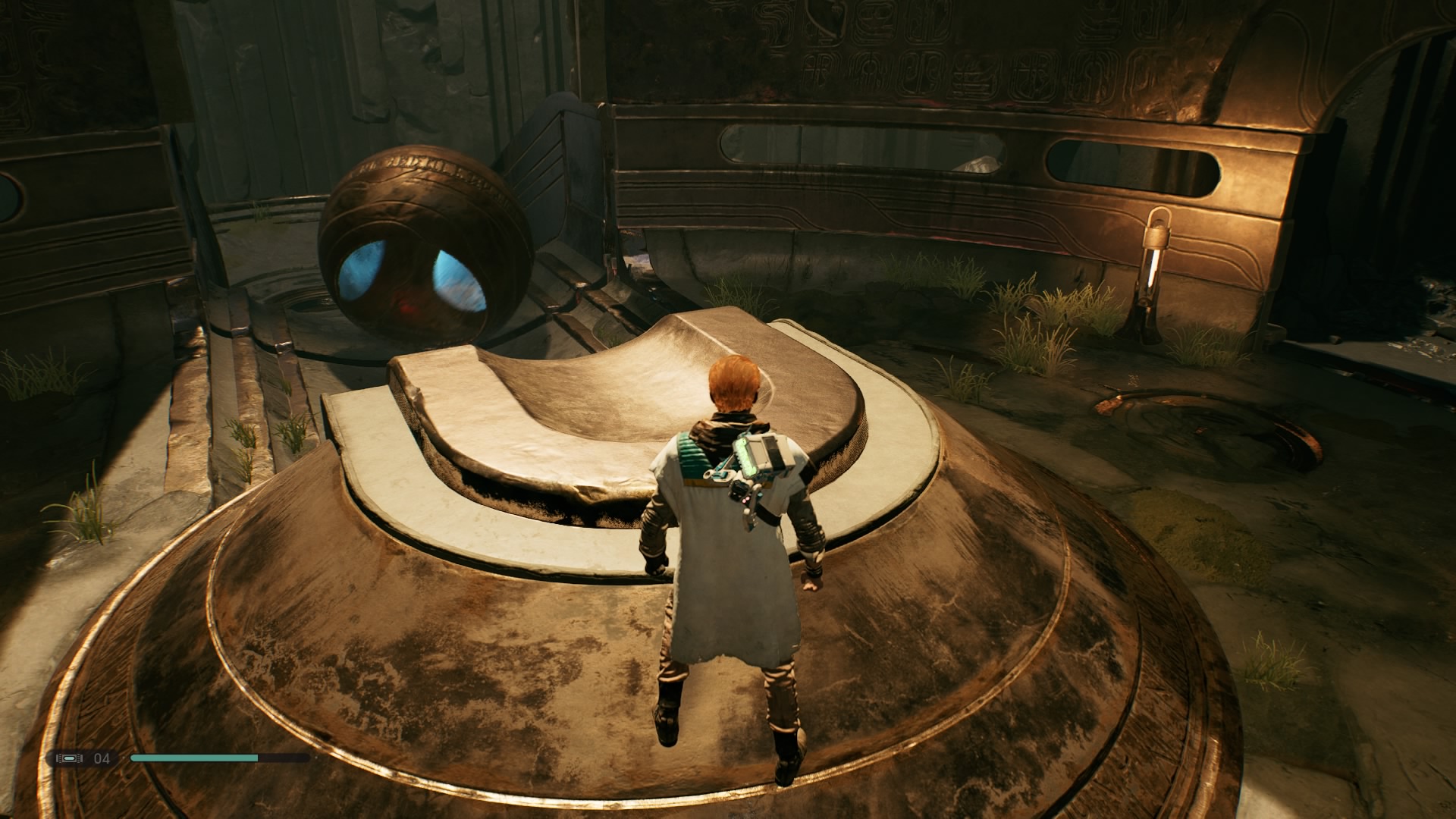Click the stim canister icon
Viewport: 1456px width, 819px height.
[x=70, y=757]
